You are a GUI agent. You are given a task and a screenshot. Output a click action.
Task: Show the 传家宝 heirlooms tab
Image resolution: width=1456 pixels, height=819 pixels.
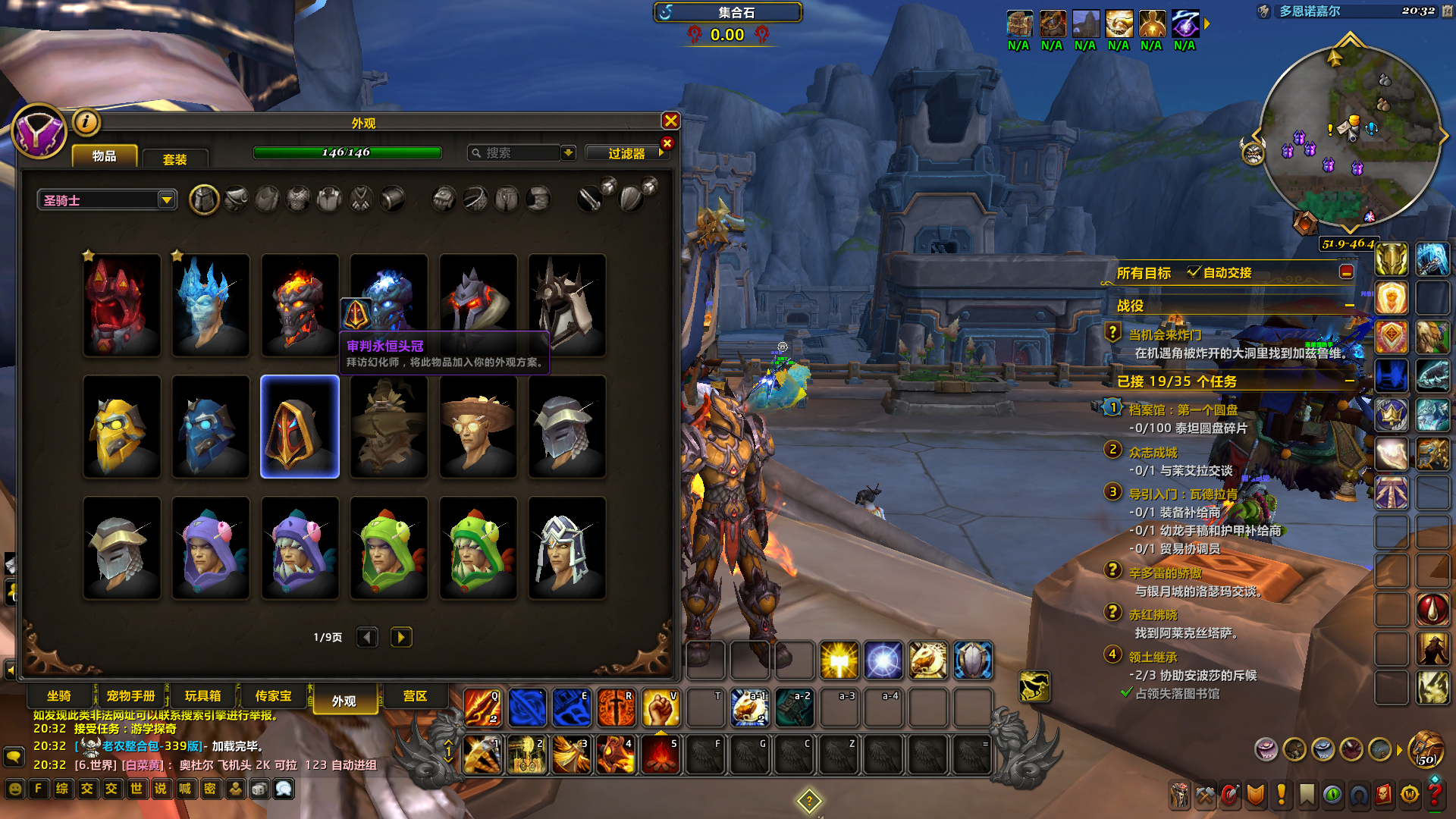[273, 696]
